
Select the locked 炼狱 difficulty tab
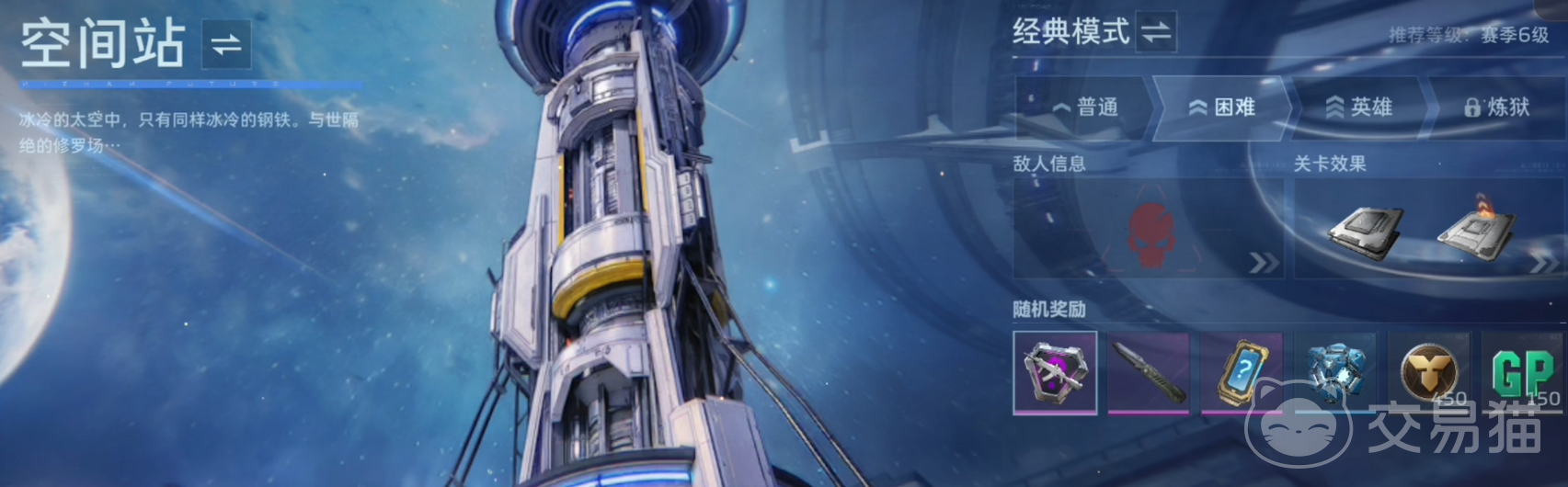1497,108
